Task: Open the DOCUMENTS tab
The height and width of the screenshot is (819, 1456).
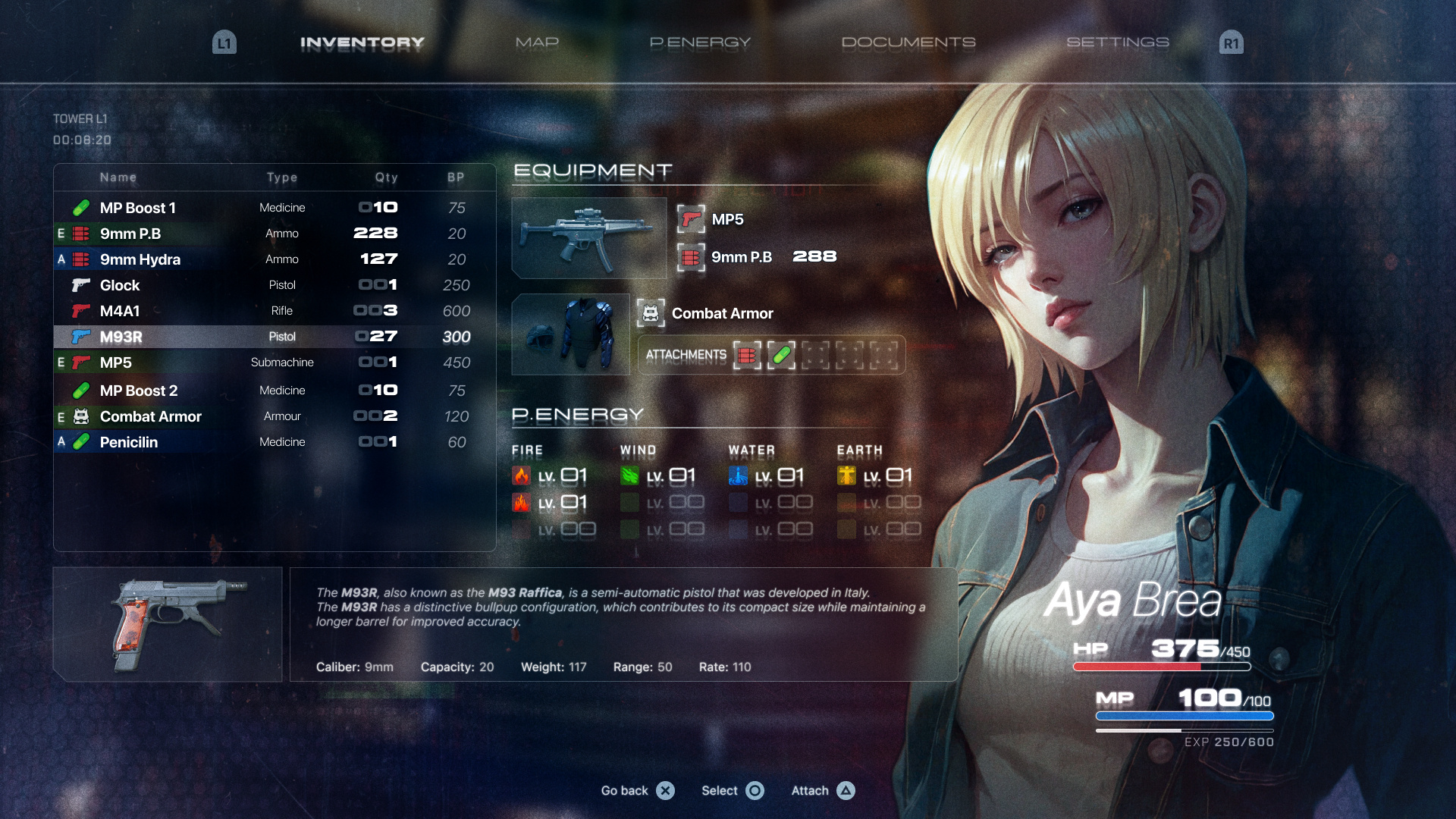Action: pos(911,42)
